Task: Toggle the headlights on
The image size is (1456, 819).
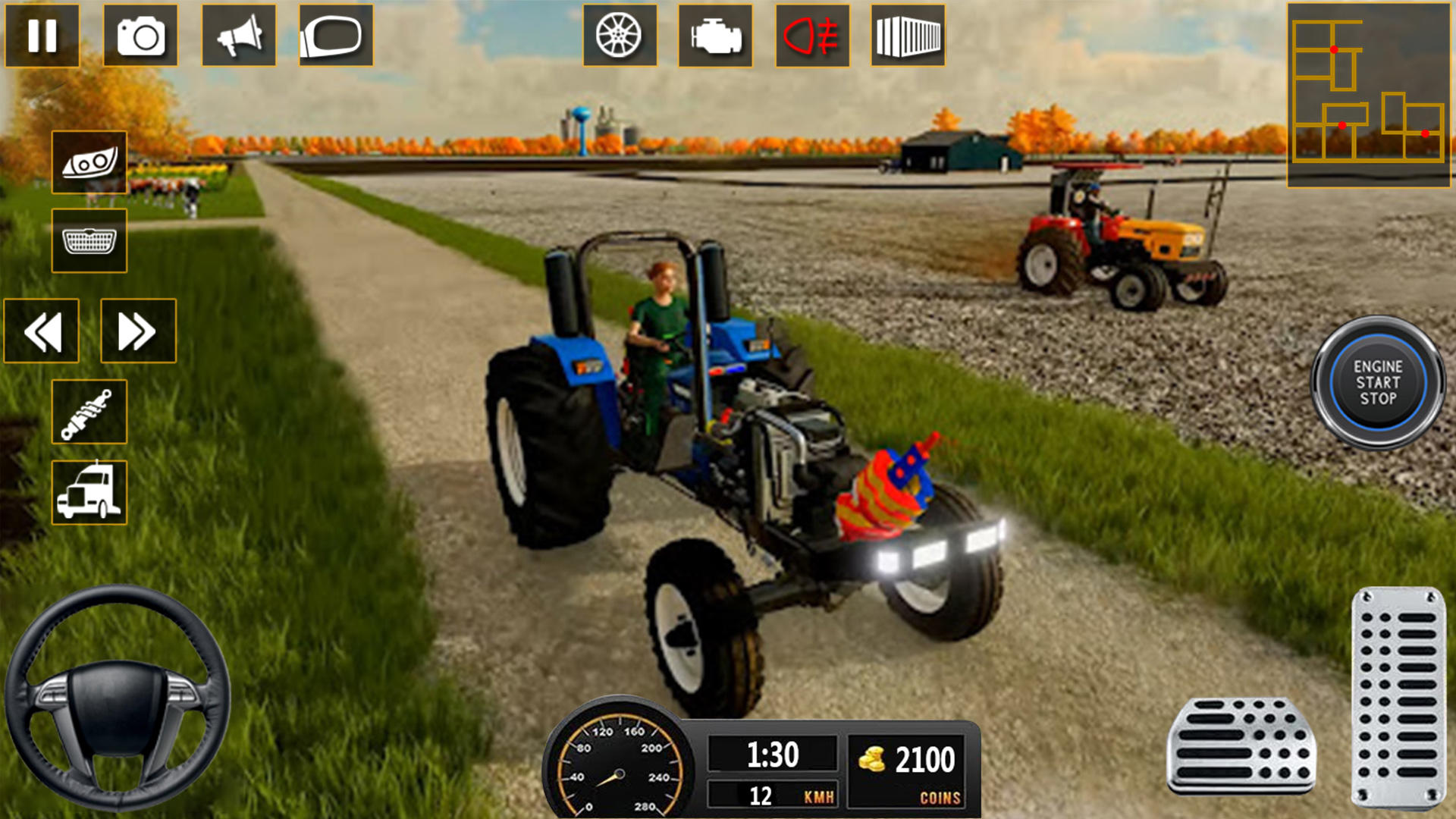Action: [x=88, y=164]
